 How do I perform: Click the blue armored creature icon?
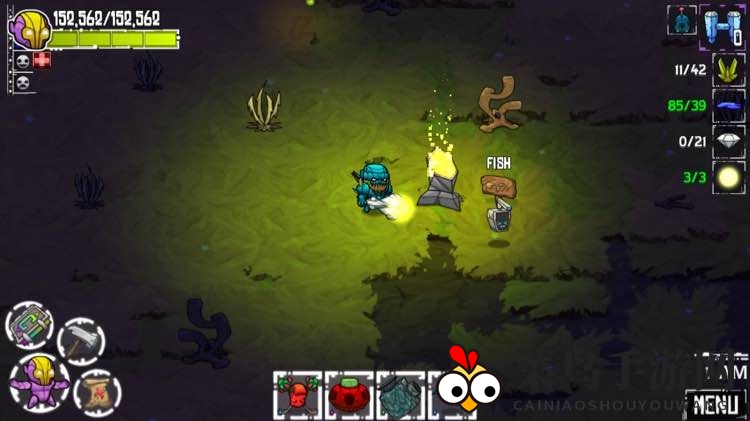point(681,20)
